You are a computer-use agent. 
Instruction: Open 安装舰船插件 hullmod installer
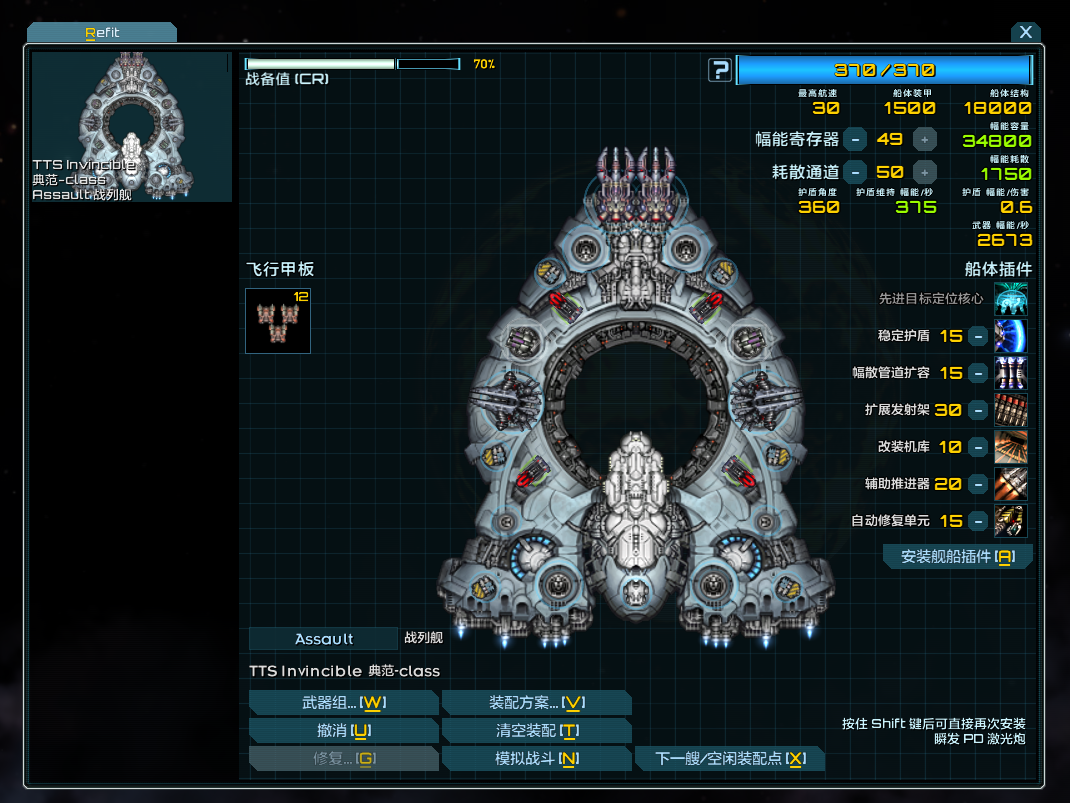click(x=957, y=557)
